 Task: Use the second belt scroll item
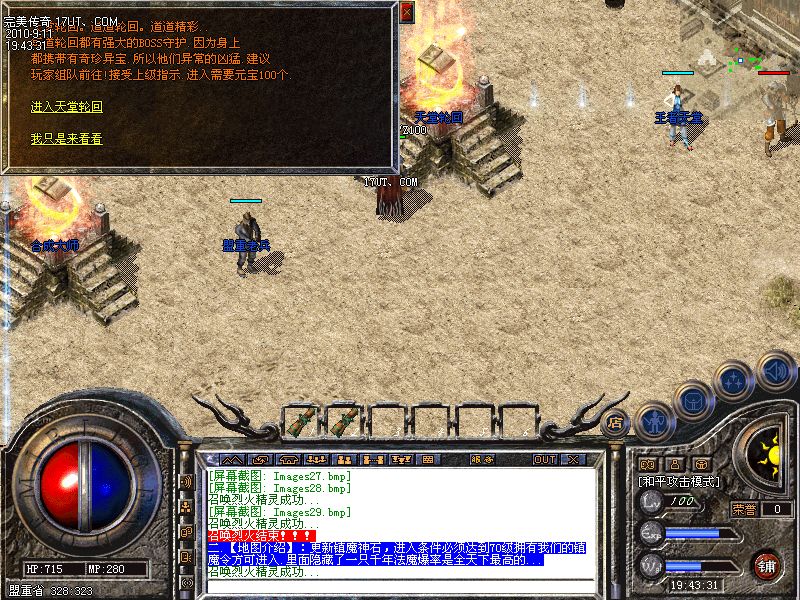click(x=343, y=421)
